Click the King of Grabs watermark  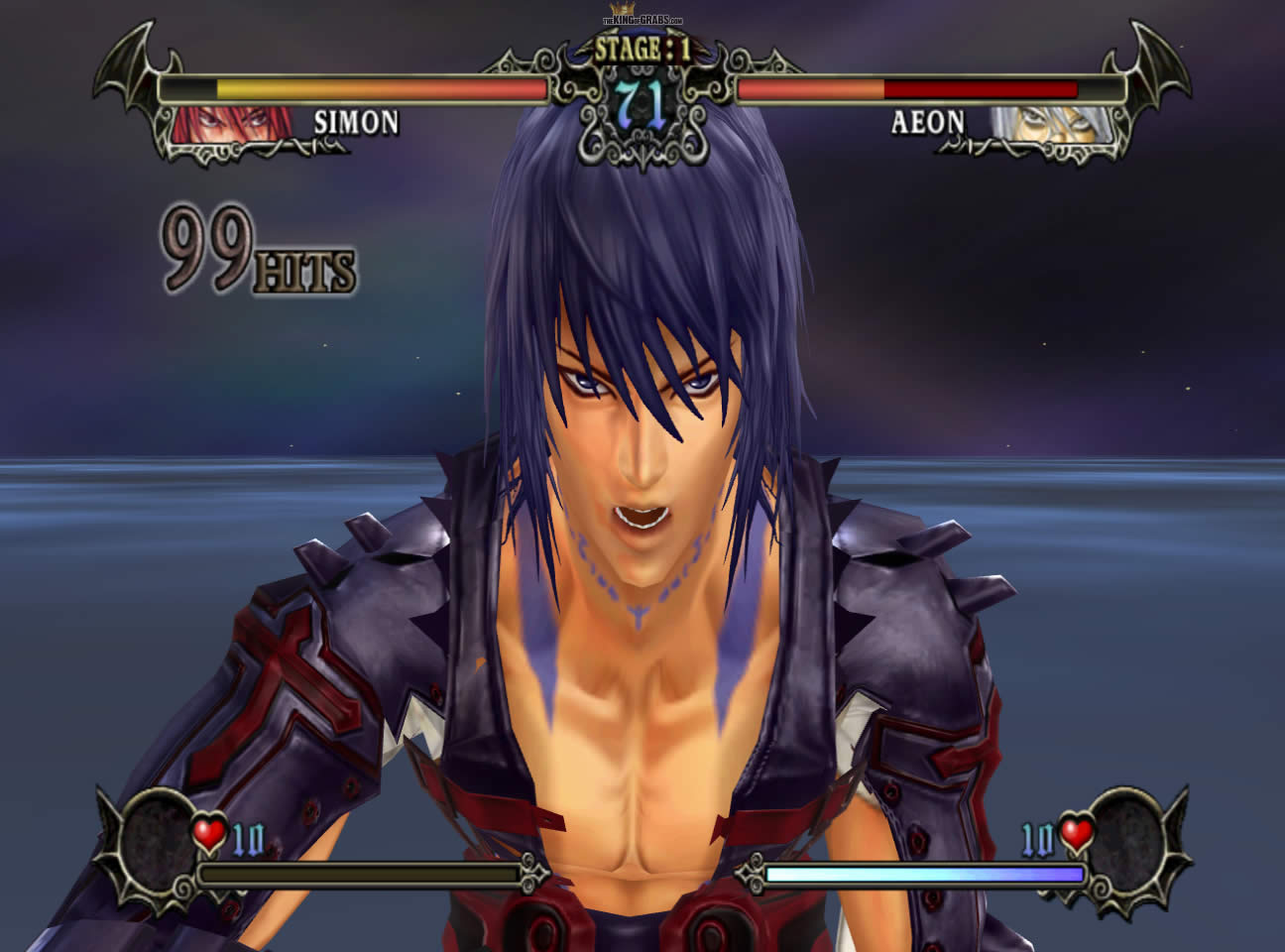pyautogui.click(x=642, y=20)
